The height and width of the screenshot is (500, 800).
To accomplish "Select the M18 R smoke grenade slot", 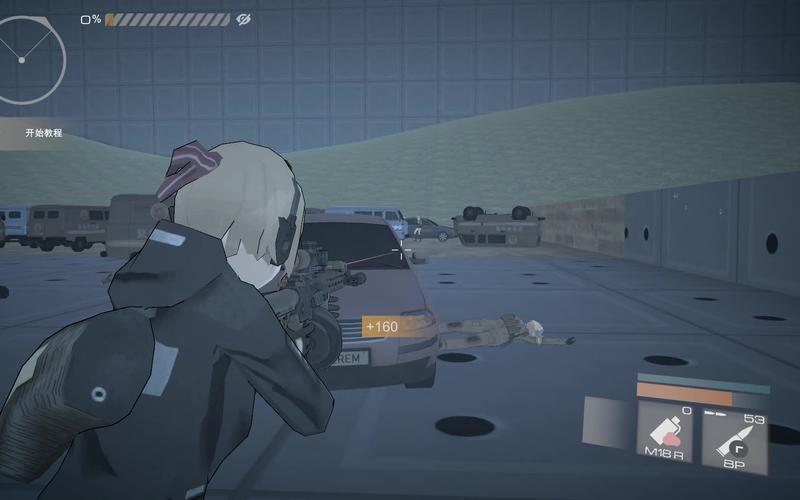I will point(665,434).
